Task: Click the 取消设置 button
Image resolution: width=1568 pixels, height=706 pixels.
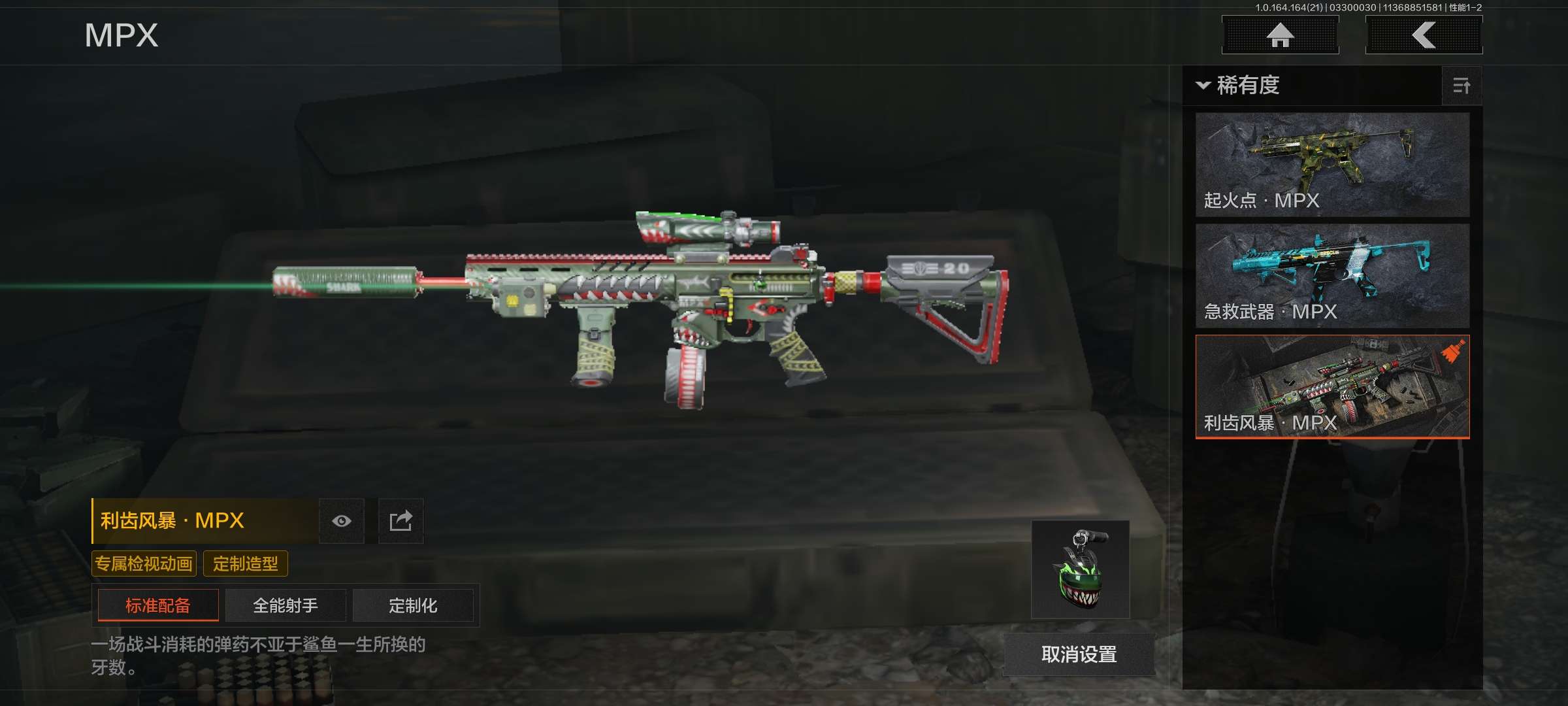Action: [1079, 654]
